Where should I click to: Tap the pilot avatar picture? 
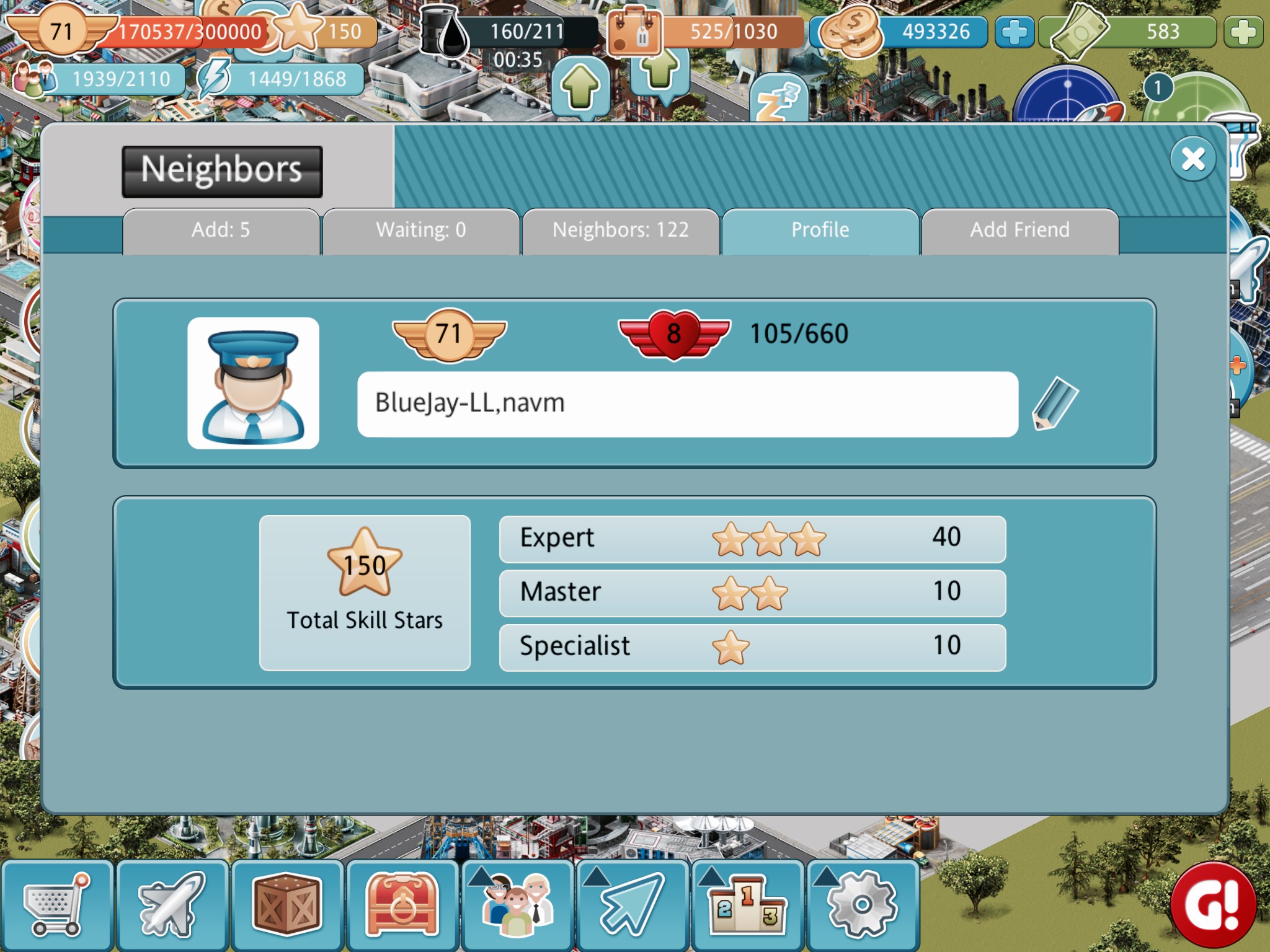(253, 383)
